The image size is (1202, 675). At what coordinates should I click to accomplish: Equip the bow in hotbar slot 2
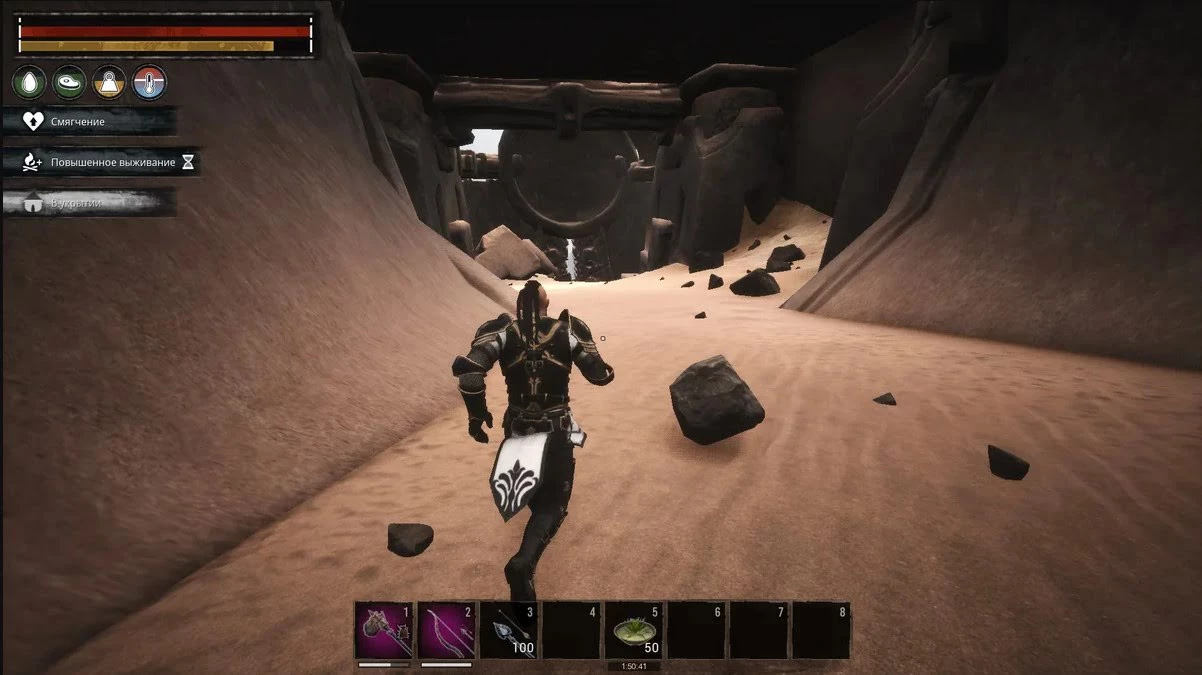coord(446,629)
